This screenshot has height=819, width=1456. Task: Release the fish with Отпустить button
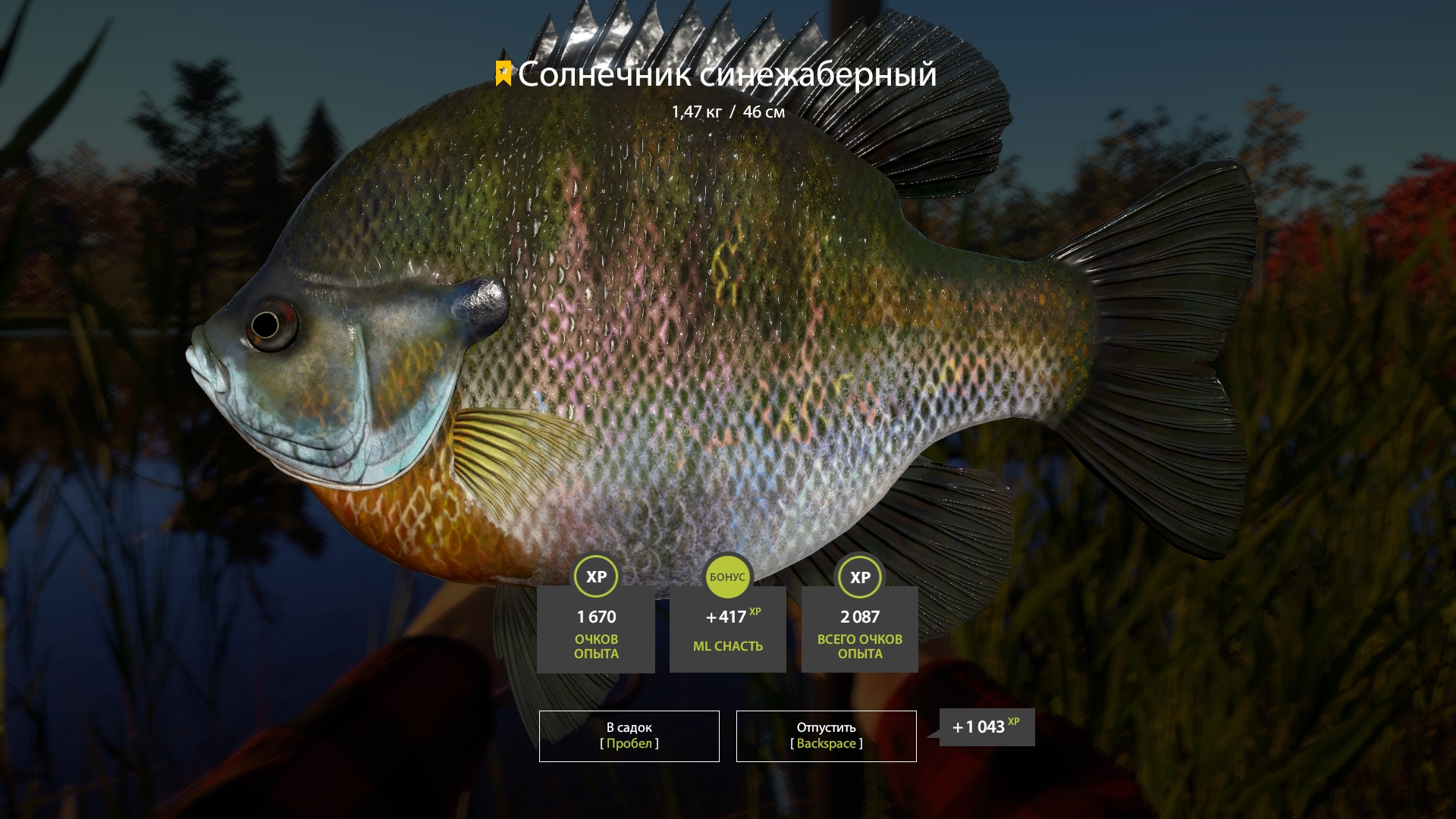point(826,736)
